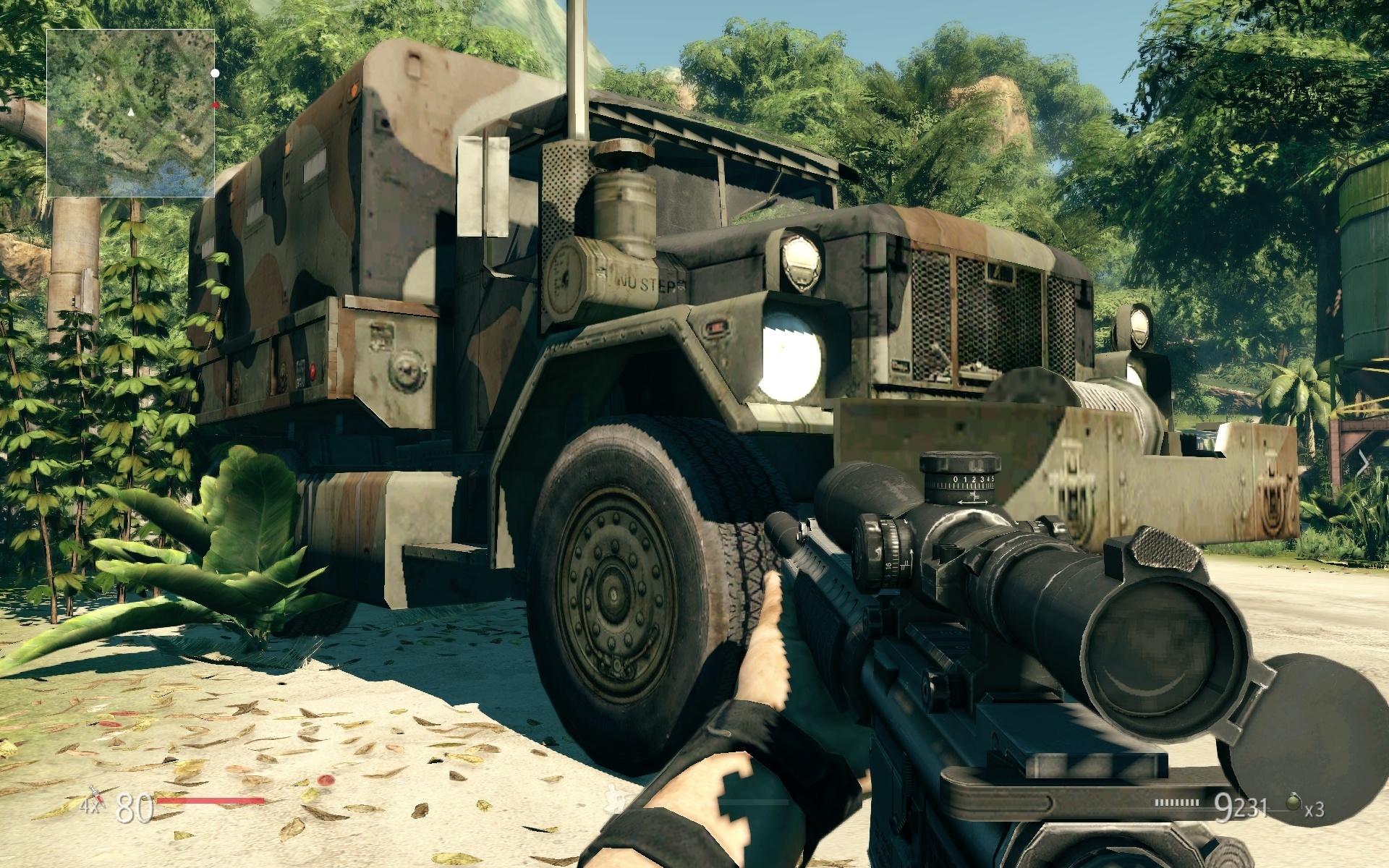
Task: Click the red enemy marker on minimap edge
Action: click(214, 105)
